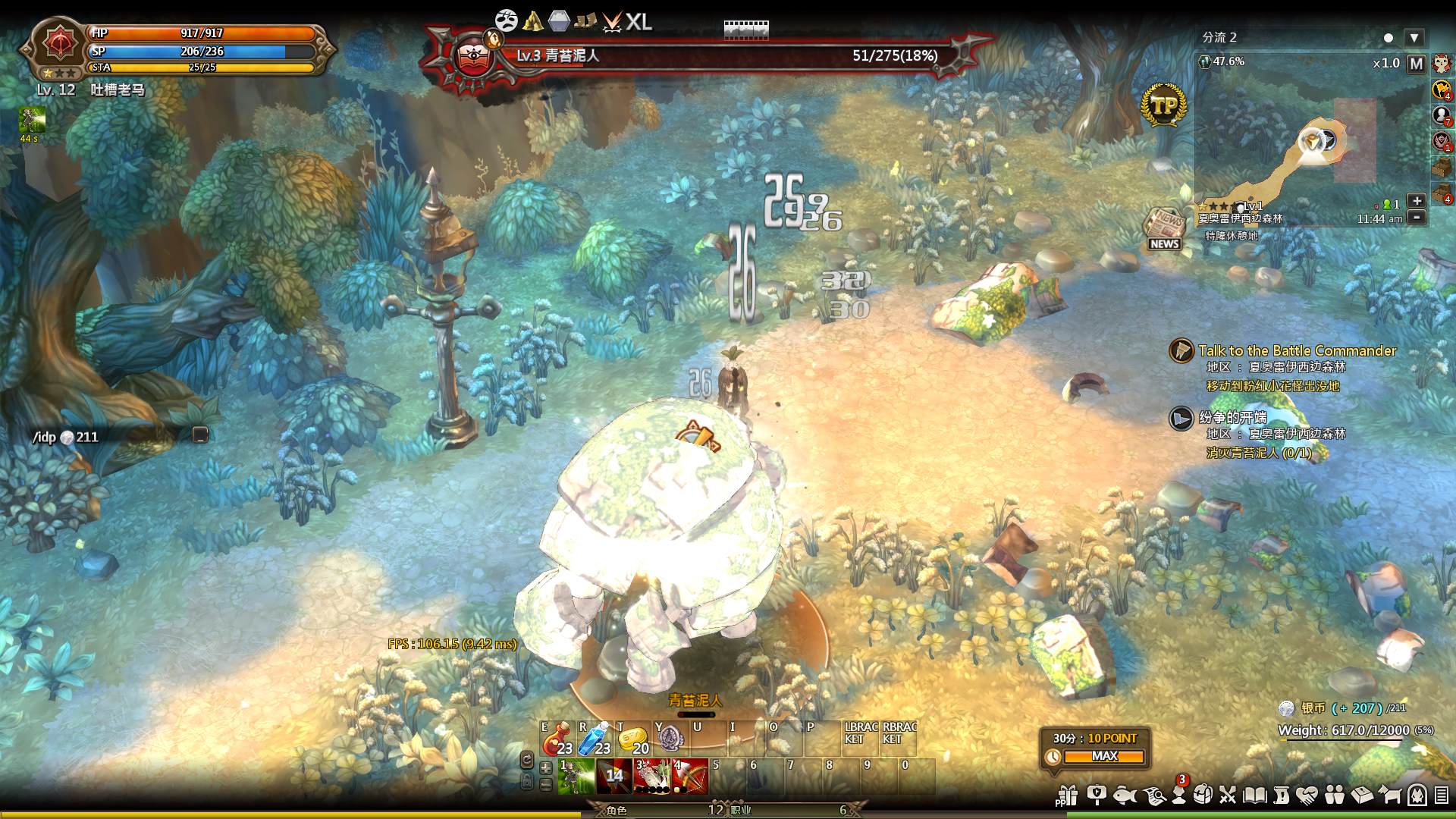1456x819 pixels.
Task: Select the Talk to the Battle Commander quest
Action: [1297, 350]
